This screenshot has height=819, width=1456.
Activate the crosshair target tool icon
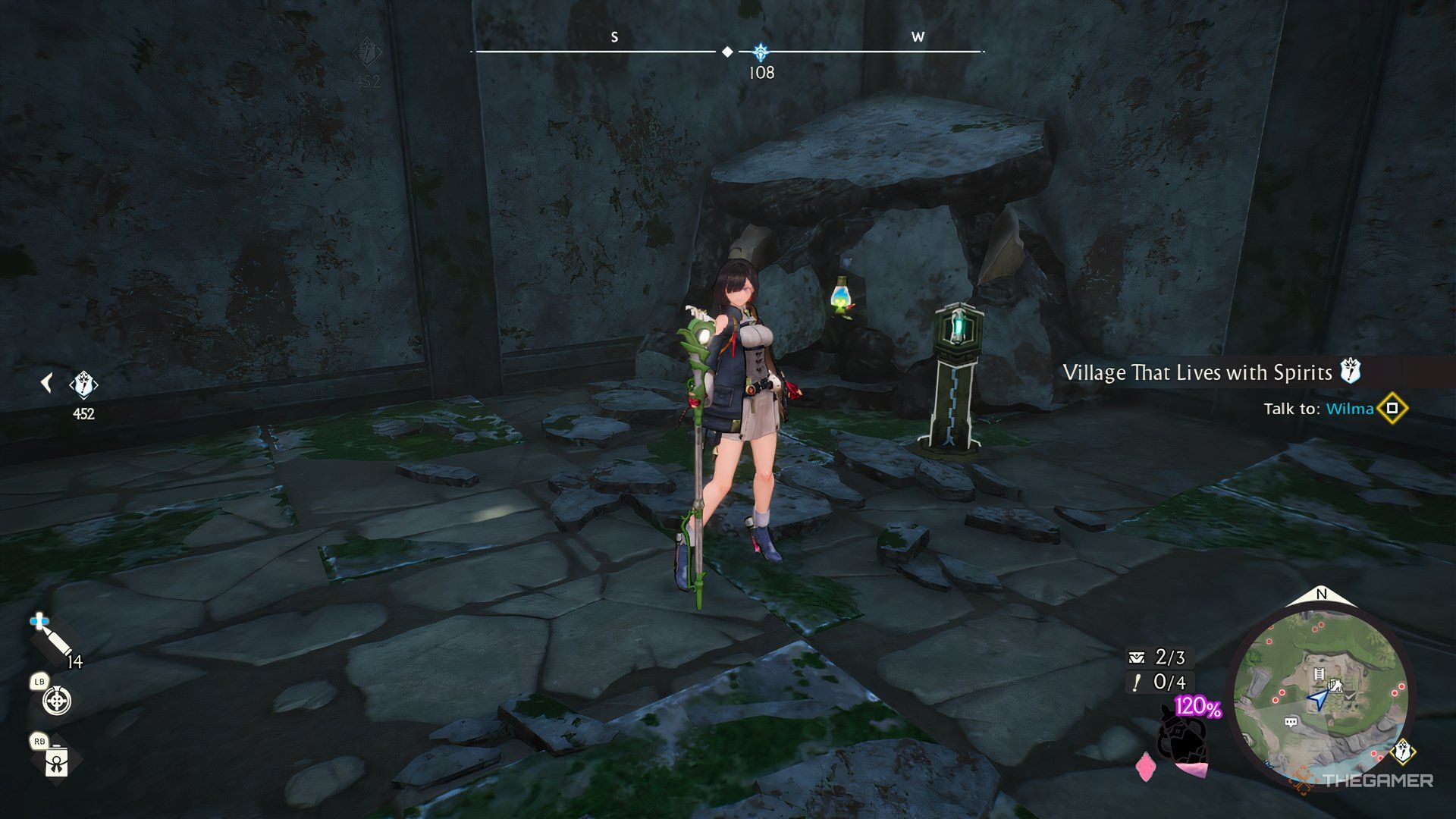pyautogui.click(x=57, y=702)
